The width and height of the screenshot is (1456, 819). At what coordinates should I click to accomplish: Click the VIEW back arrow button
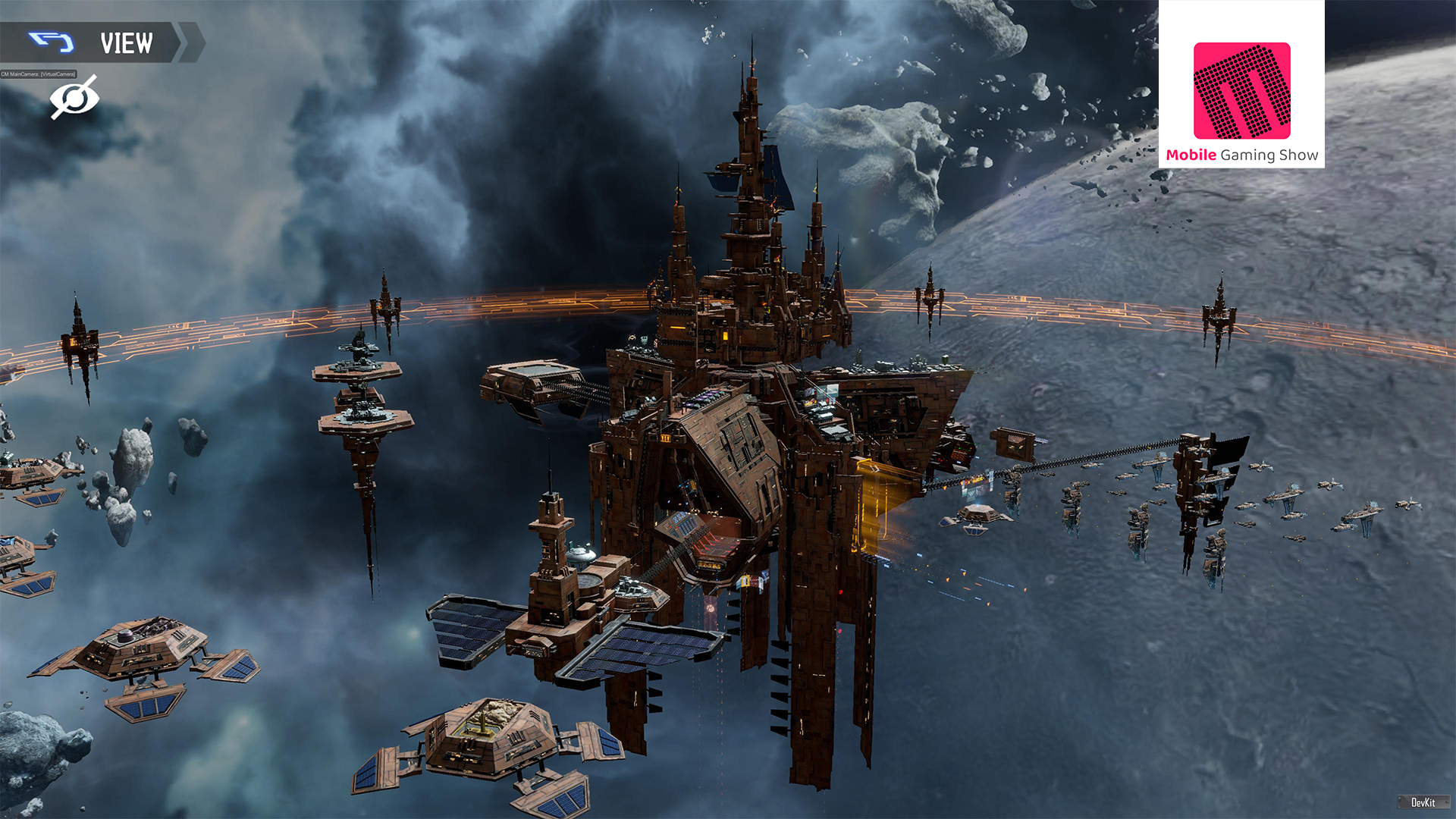click(x=52, y=42)
